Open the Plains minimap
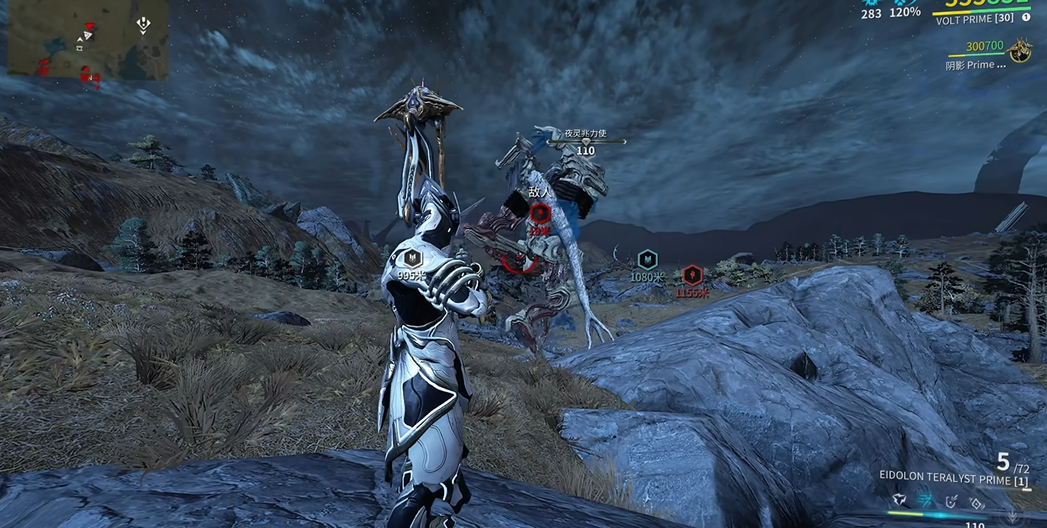The image size is (1047, 528). (88, 40)
